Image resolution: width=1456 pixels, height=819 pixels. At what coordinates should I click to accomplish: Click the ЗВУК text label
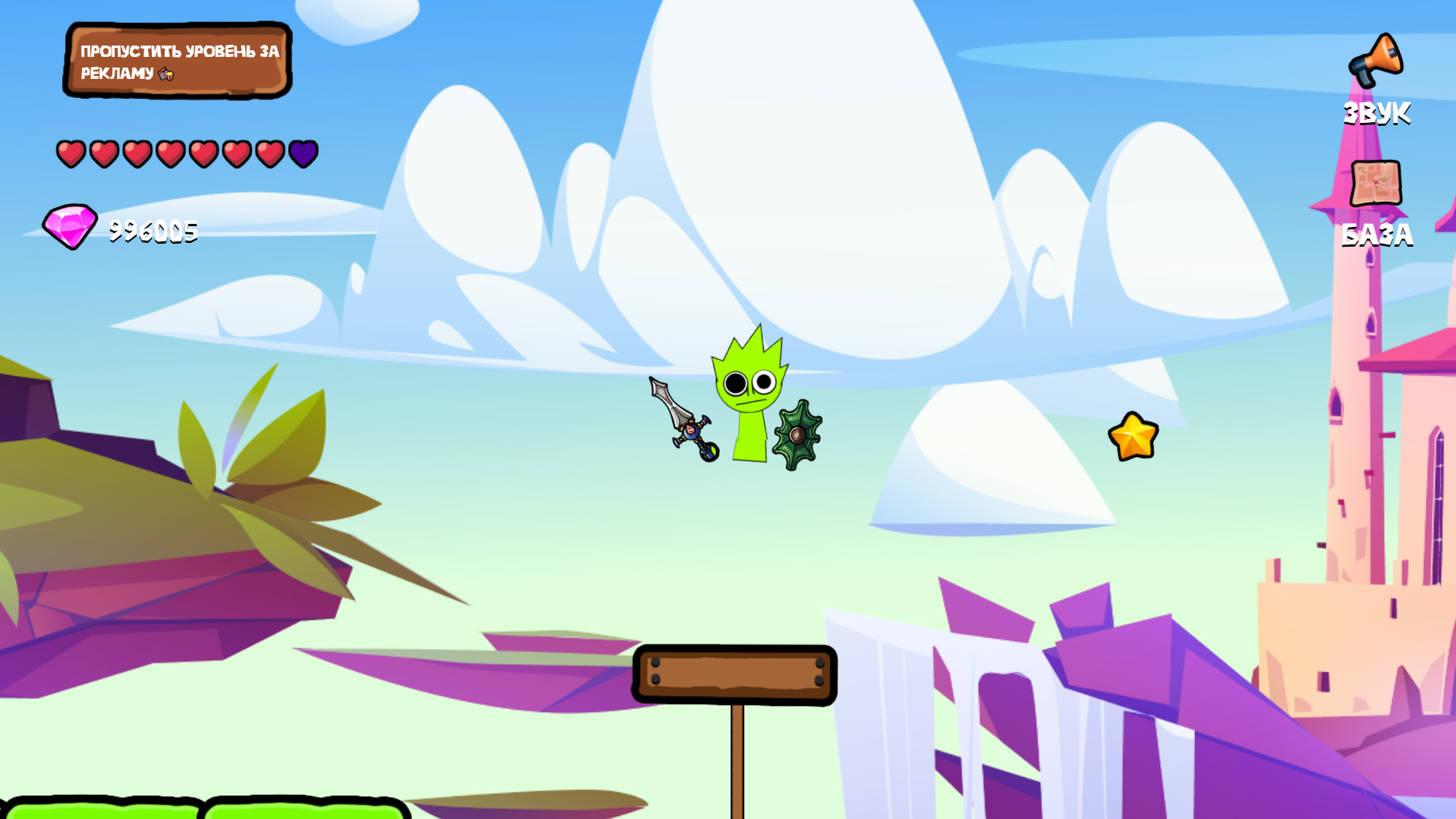[x=1377, y=112]
